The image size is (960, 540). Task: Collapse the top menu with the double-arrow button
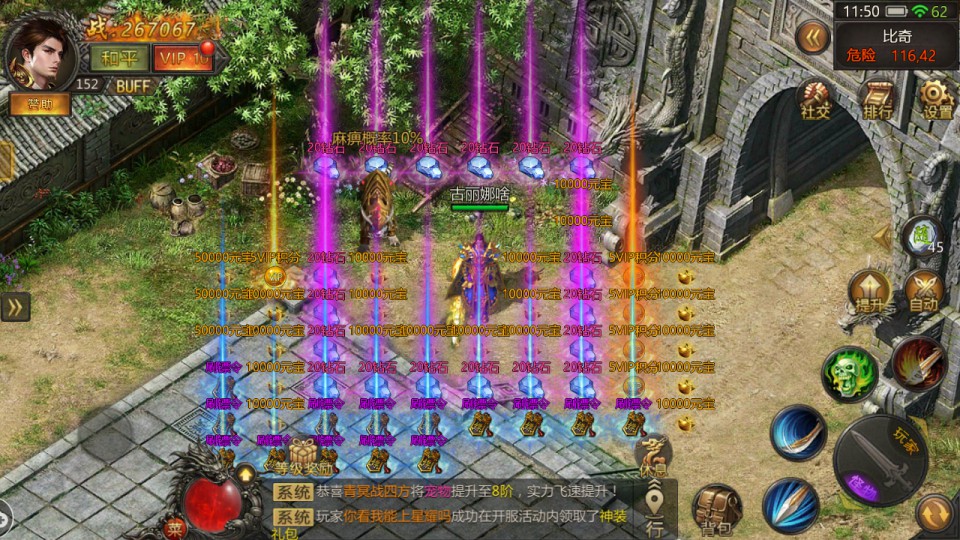tap(813, 38)
